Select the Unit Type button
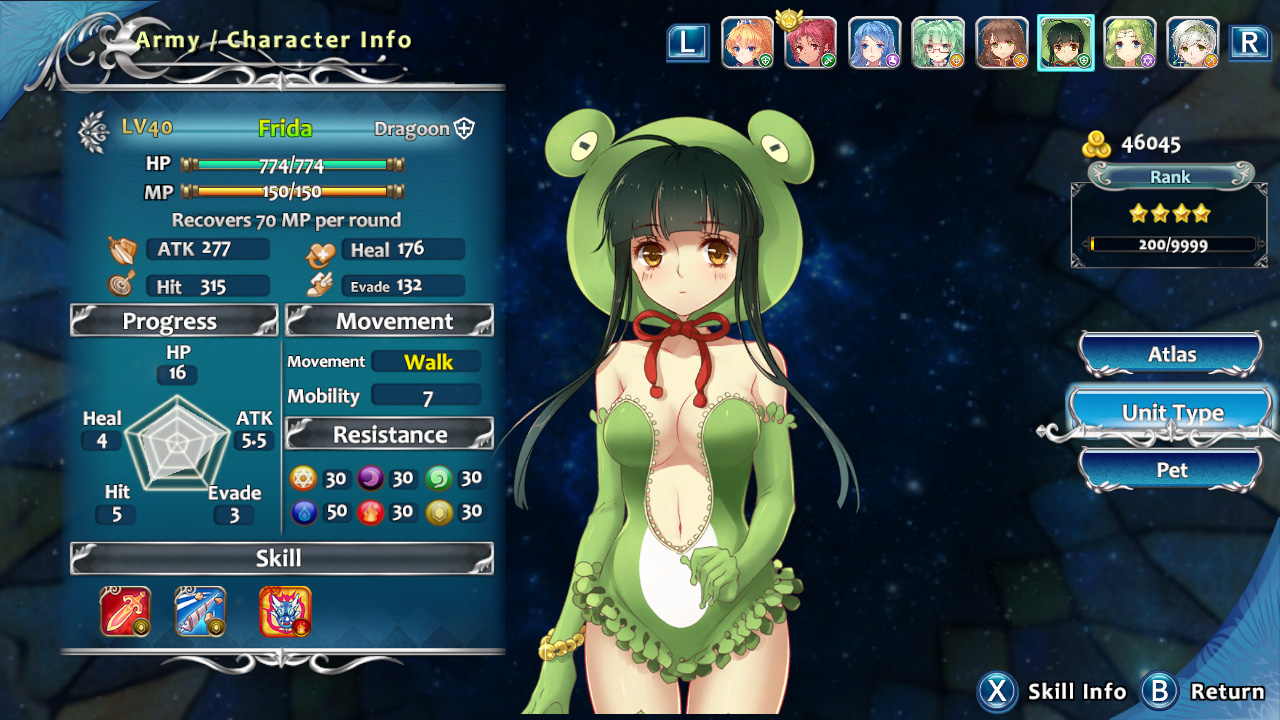The height and width of the screenshot is (720, 1280). click(x=1171, y=413)
